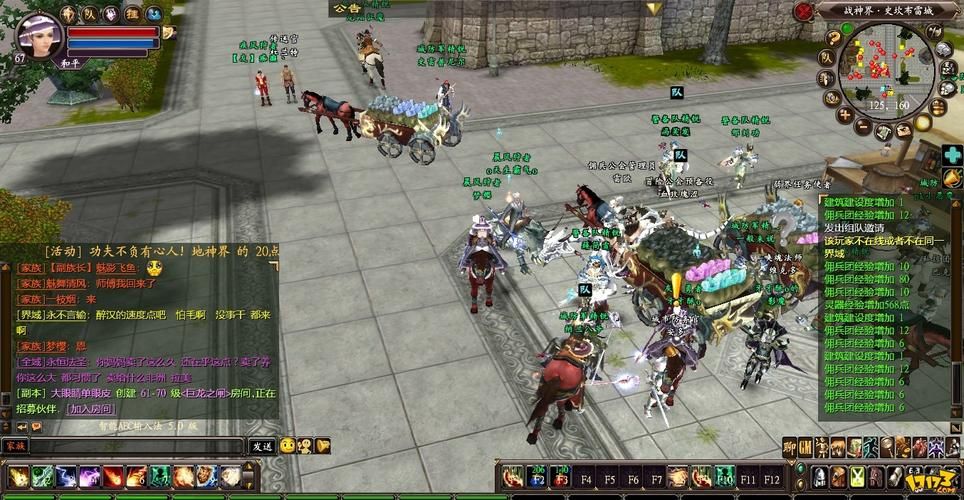Click the 公告 announcement label at top
Image resolution: width=964 pixels, height=500 pixels.
point(345,8)
